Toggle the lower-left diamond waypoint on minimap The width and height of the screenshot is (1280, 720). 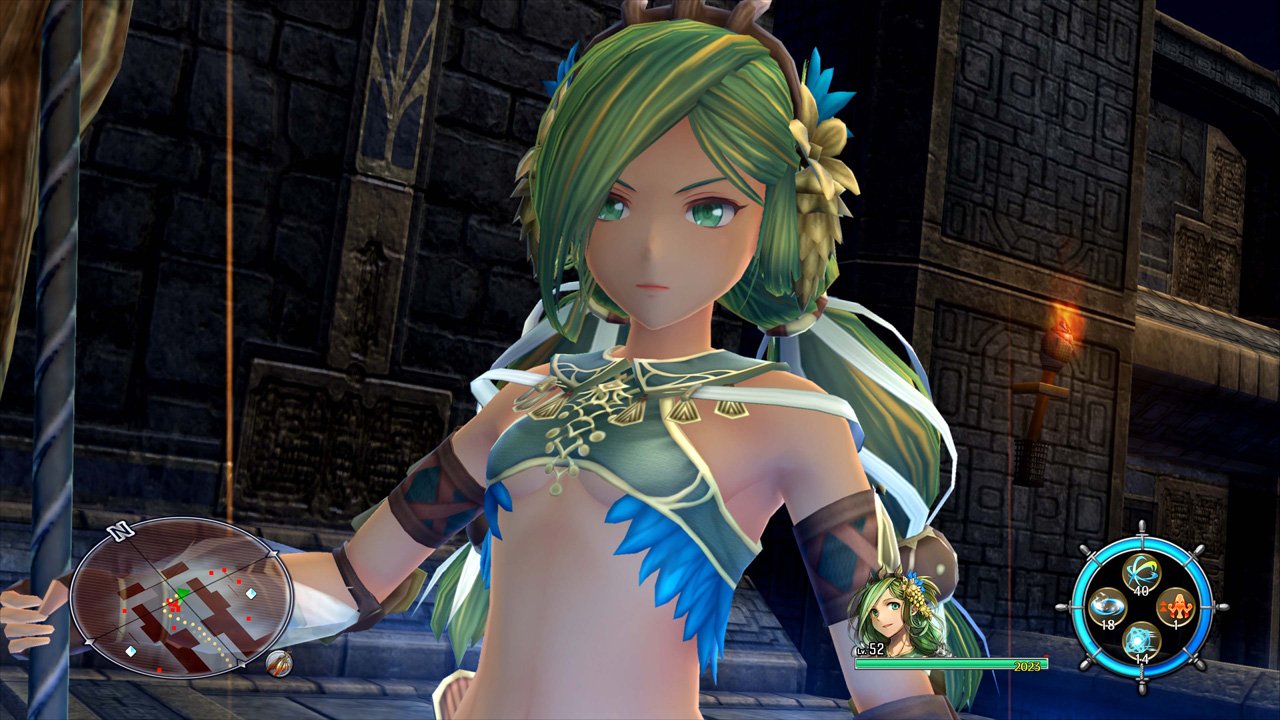pyautogui.click(x=131, y=651)
